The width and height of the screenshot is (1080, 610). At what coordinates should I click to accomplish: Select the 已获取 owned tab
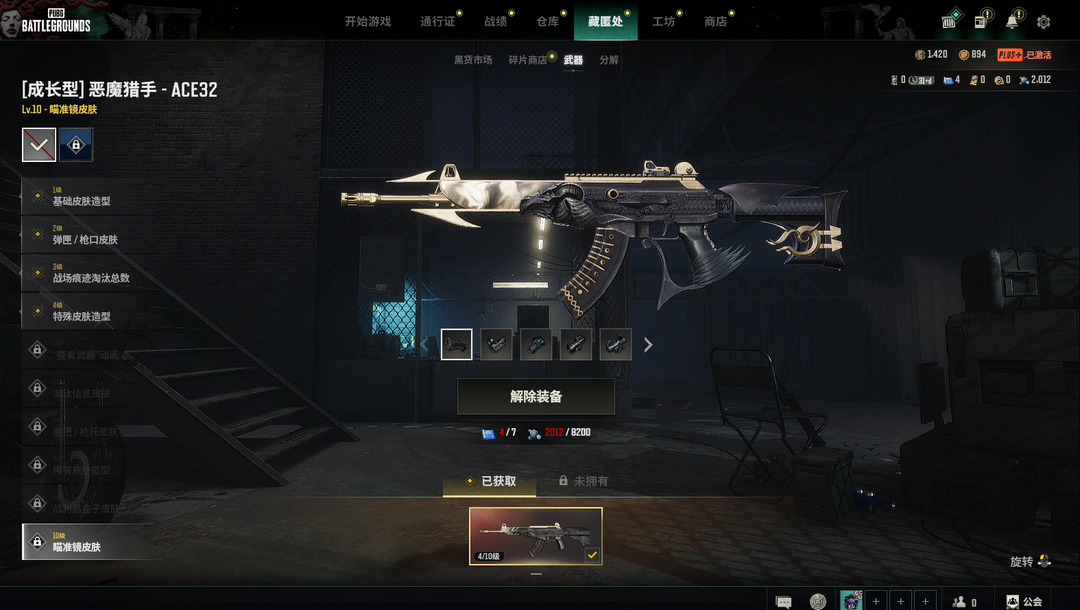coord(490,481)
